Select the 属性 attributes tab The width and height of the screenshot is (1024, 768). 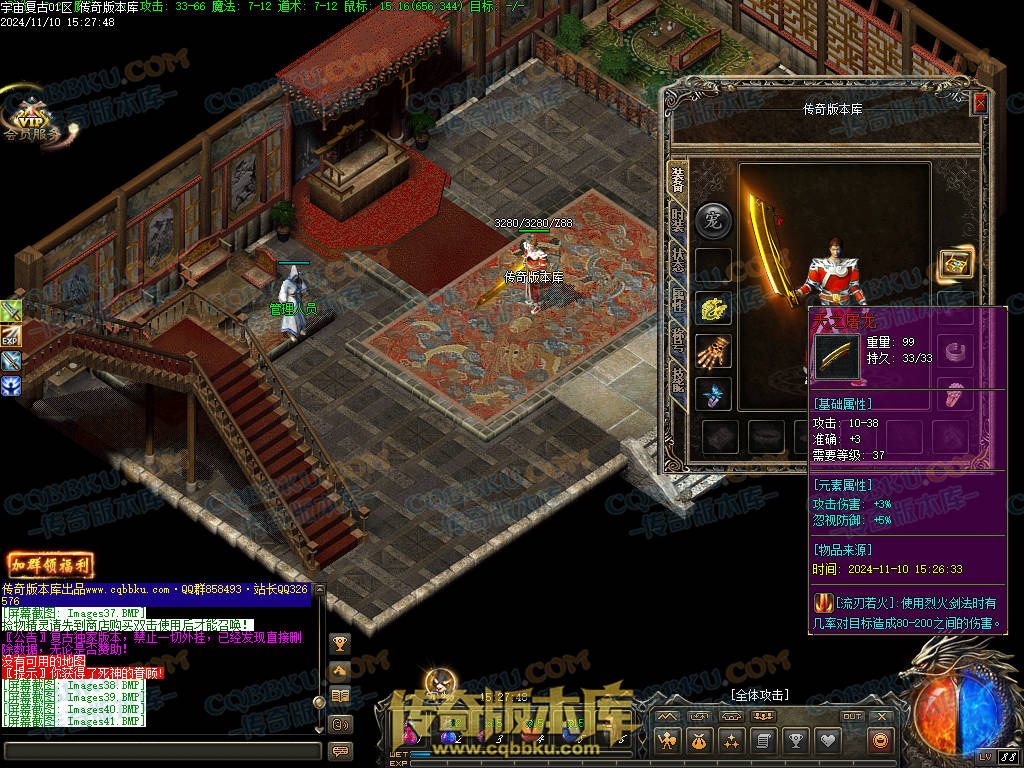click(x=678, y=301)
